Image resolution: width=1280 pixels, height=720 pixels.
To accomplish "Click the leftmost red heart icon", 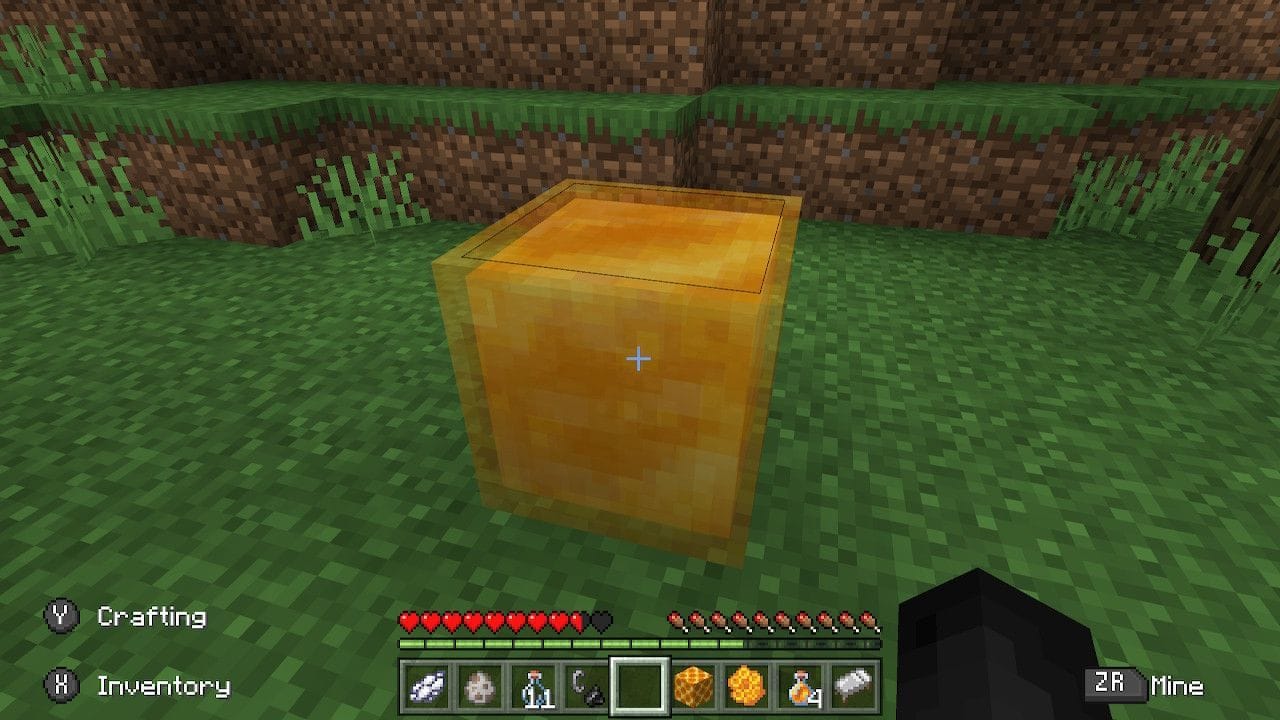I will point(410,621).
